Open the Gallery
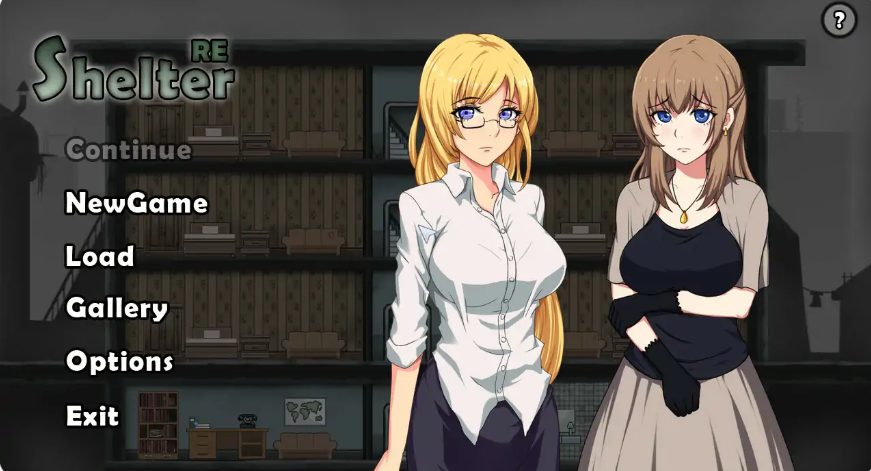 pos(116,309)
